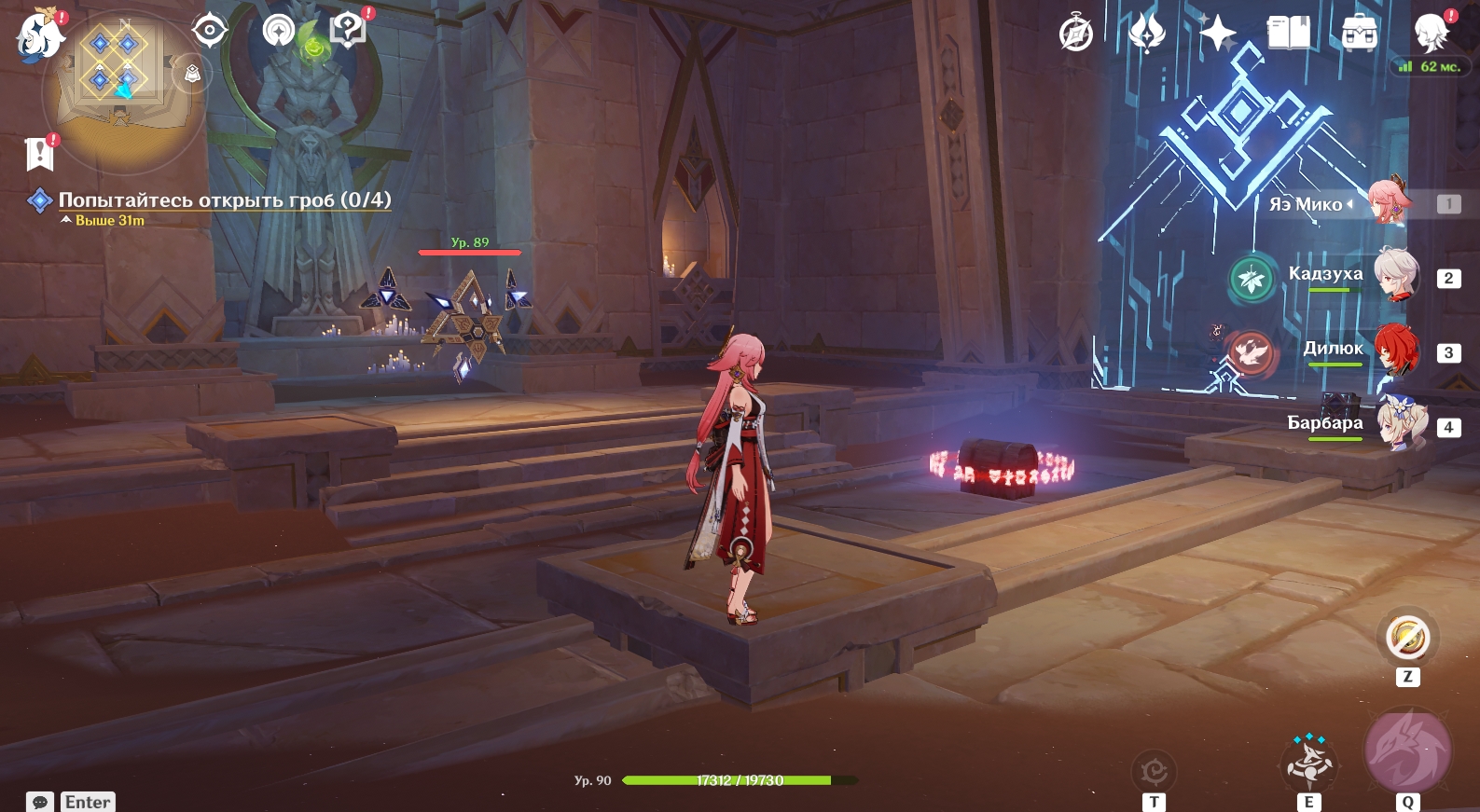Switch to party member Барбара

[1395, 425]
